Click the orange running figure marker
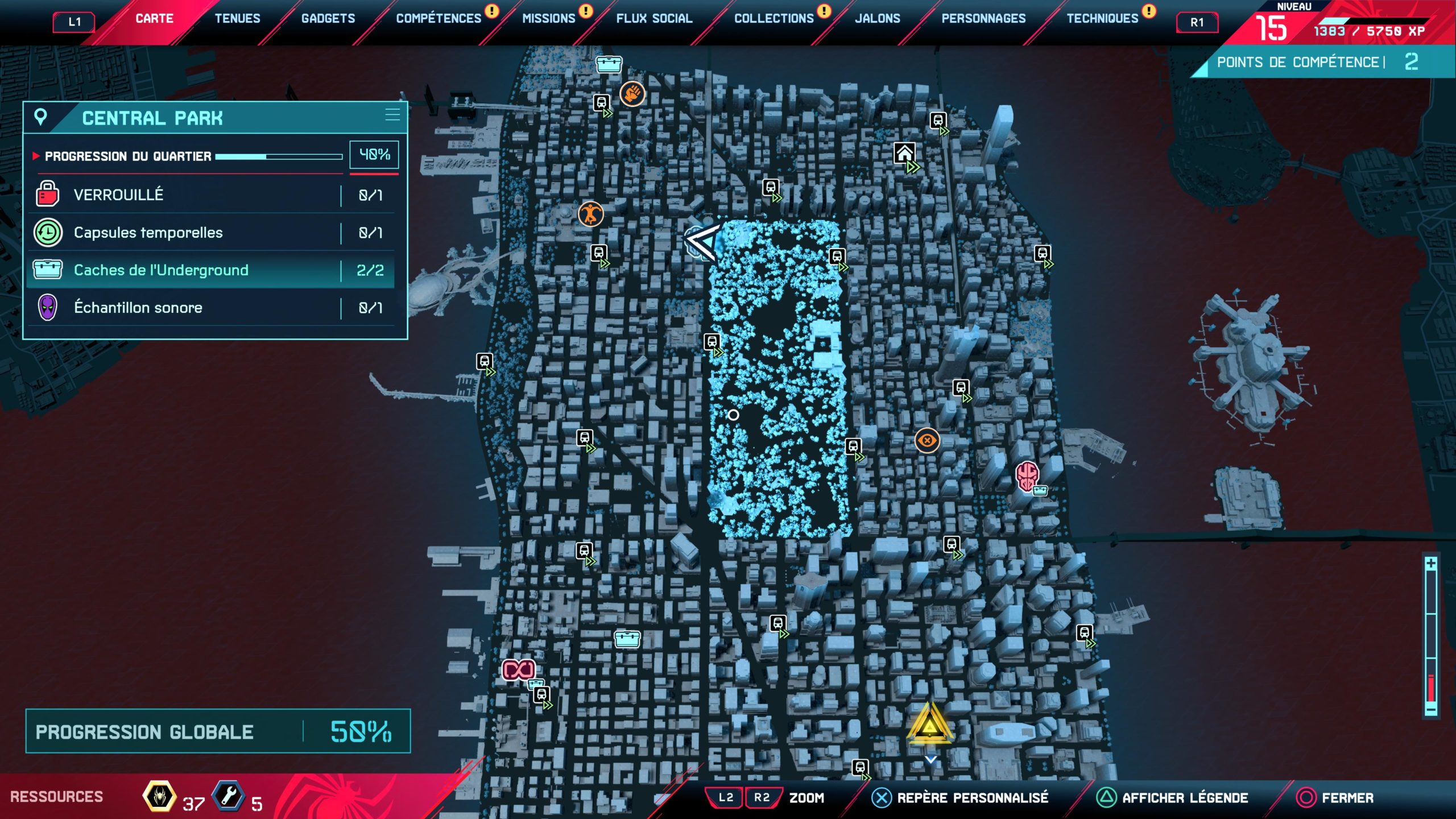The width and height of the screenshot is (1456, 819). pos(590,214)
